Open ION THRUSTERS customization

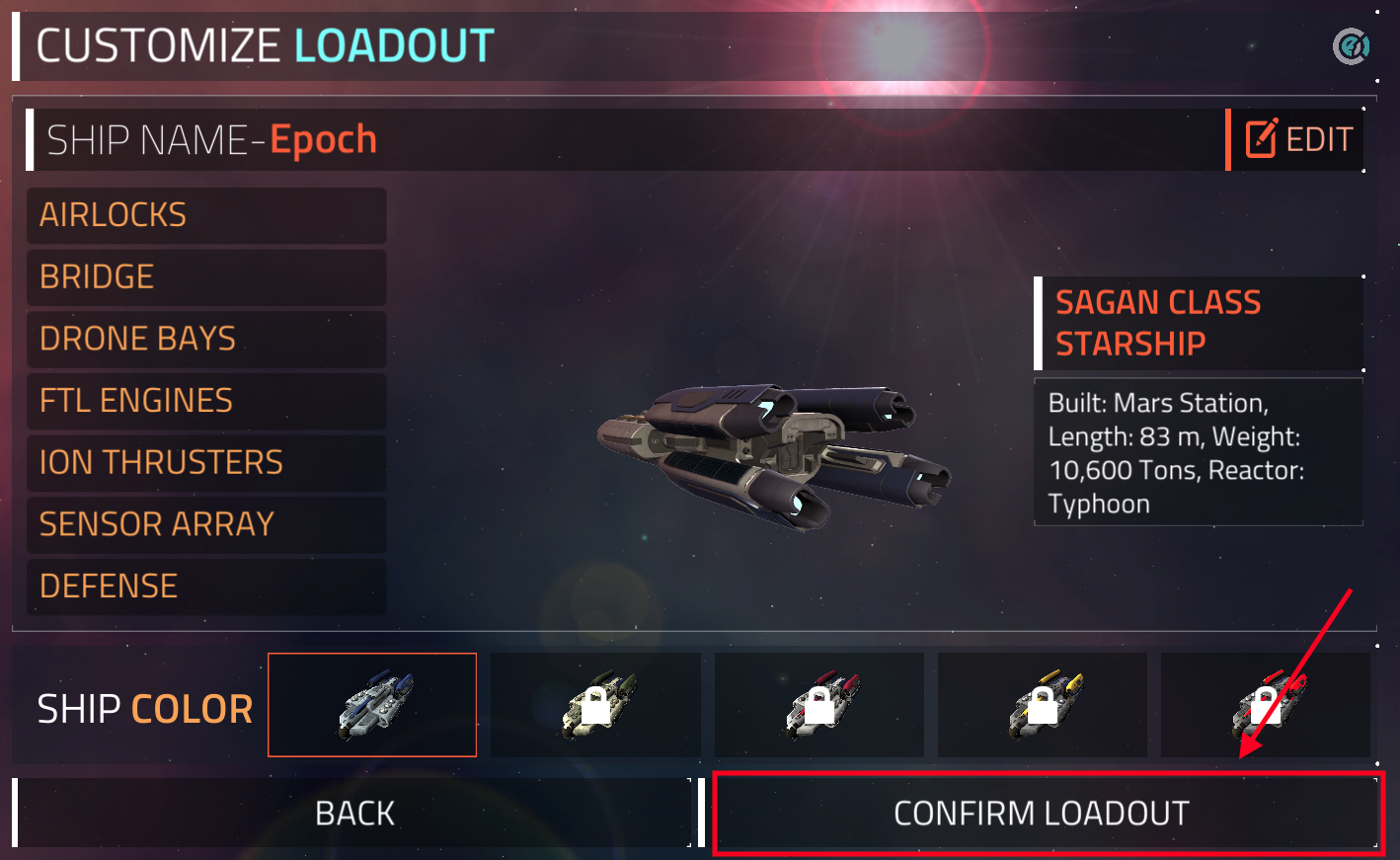click(x=205, y=462)
